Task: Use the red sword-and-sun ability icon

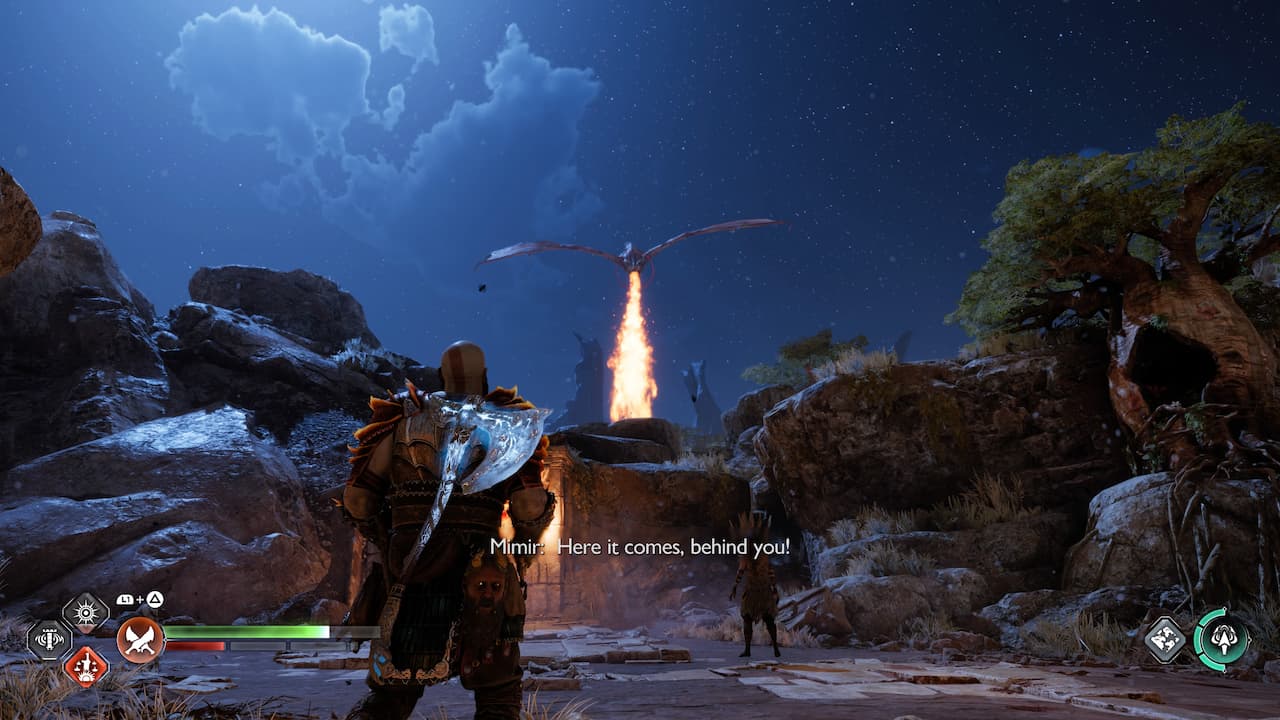Action: point(86,666)
